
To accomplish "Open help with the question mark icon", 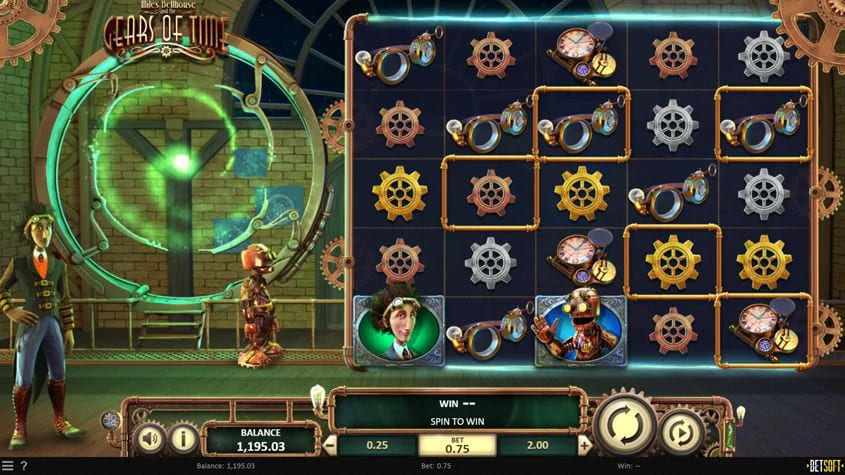I will (23, 466).
